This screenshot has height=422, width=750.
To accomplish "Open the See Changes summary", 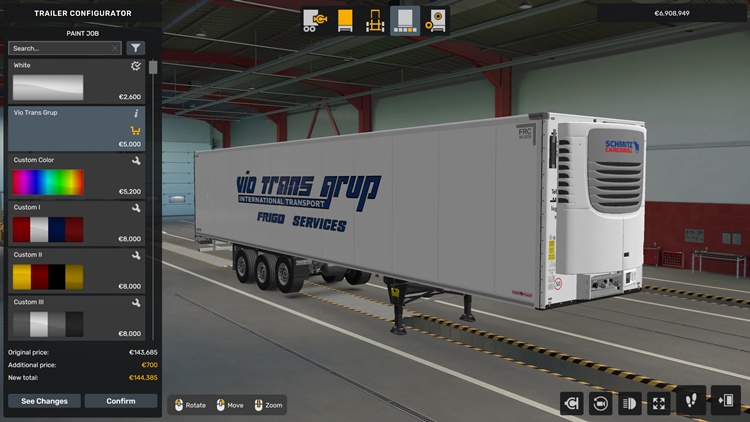I will pos(44,401).
